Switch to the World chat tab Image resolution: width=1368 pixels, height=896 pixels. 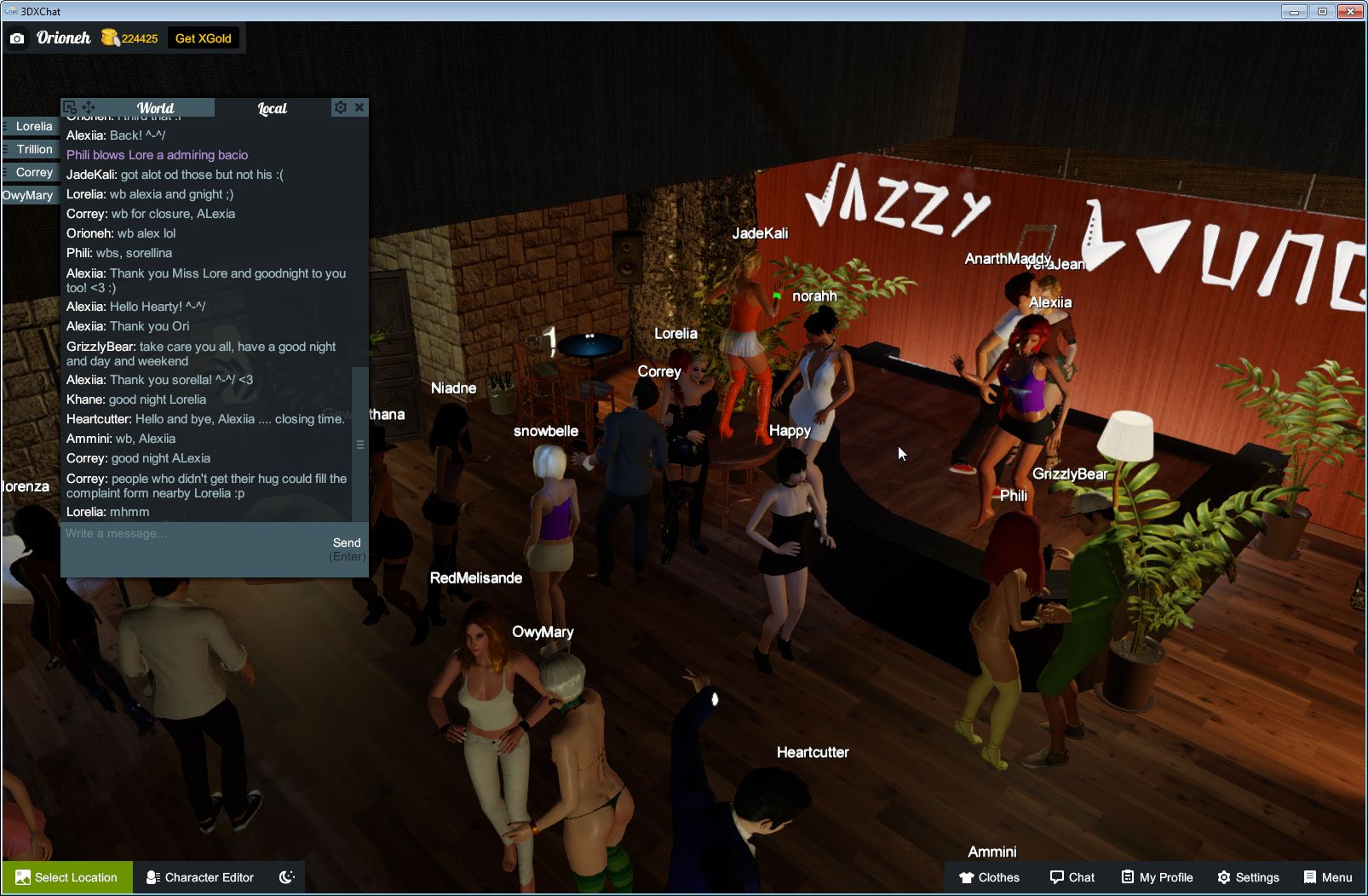pos(157,108)
